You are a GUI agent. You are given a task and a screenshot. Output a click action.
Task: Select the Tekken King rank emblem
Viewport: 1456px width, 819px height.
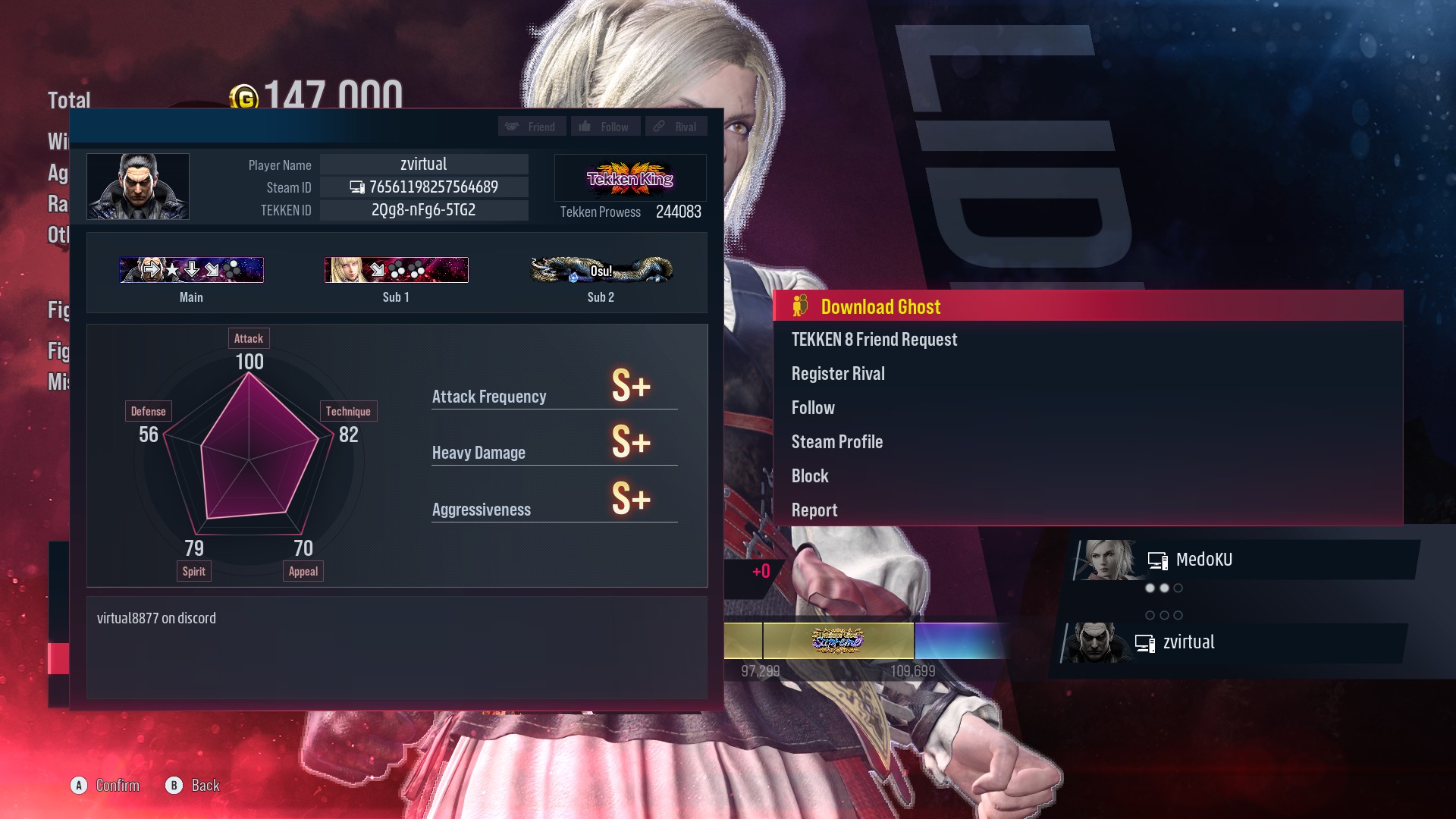(x=630, y=177)
